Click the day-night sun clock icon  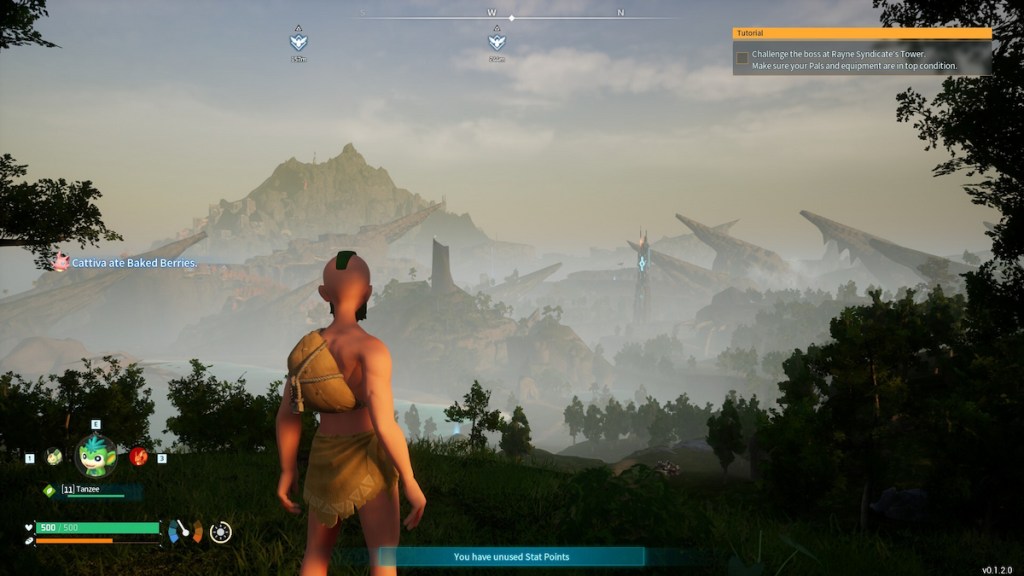pos(221,533)
